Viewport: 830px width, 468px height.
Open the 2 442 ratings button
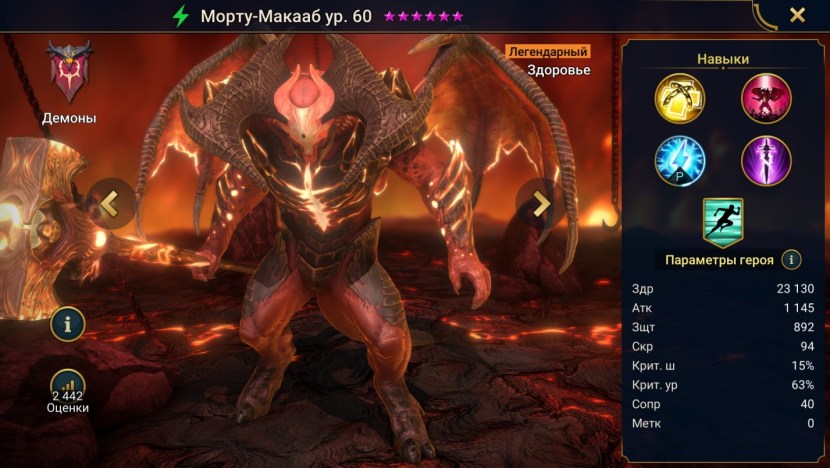point(68,390)
